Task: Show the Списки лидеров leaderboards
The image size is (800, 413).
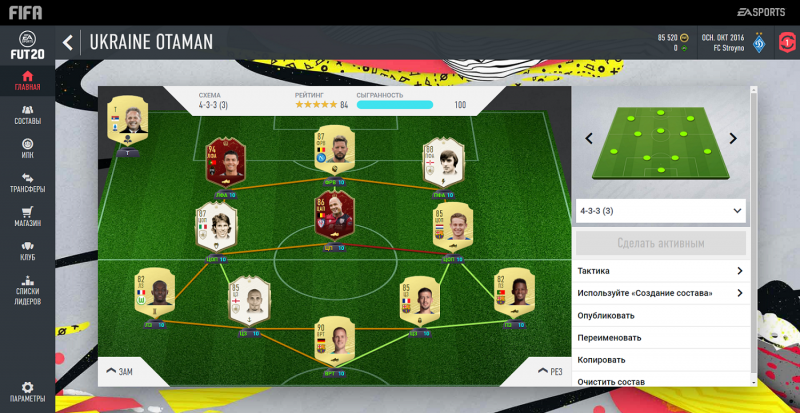Action: (27, 288)
